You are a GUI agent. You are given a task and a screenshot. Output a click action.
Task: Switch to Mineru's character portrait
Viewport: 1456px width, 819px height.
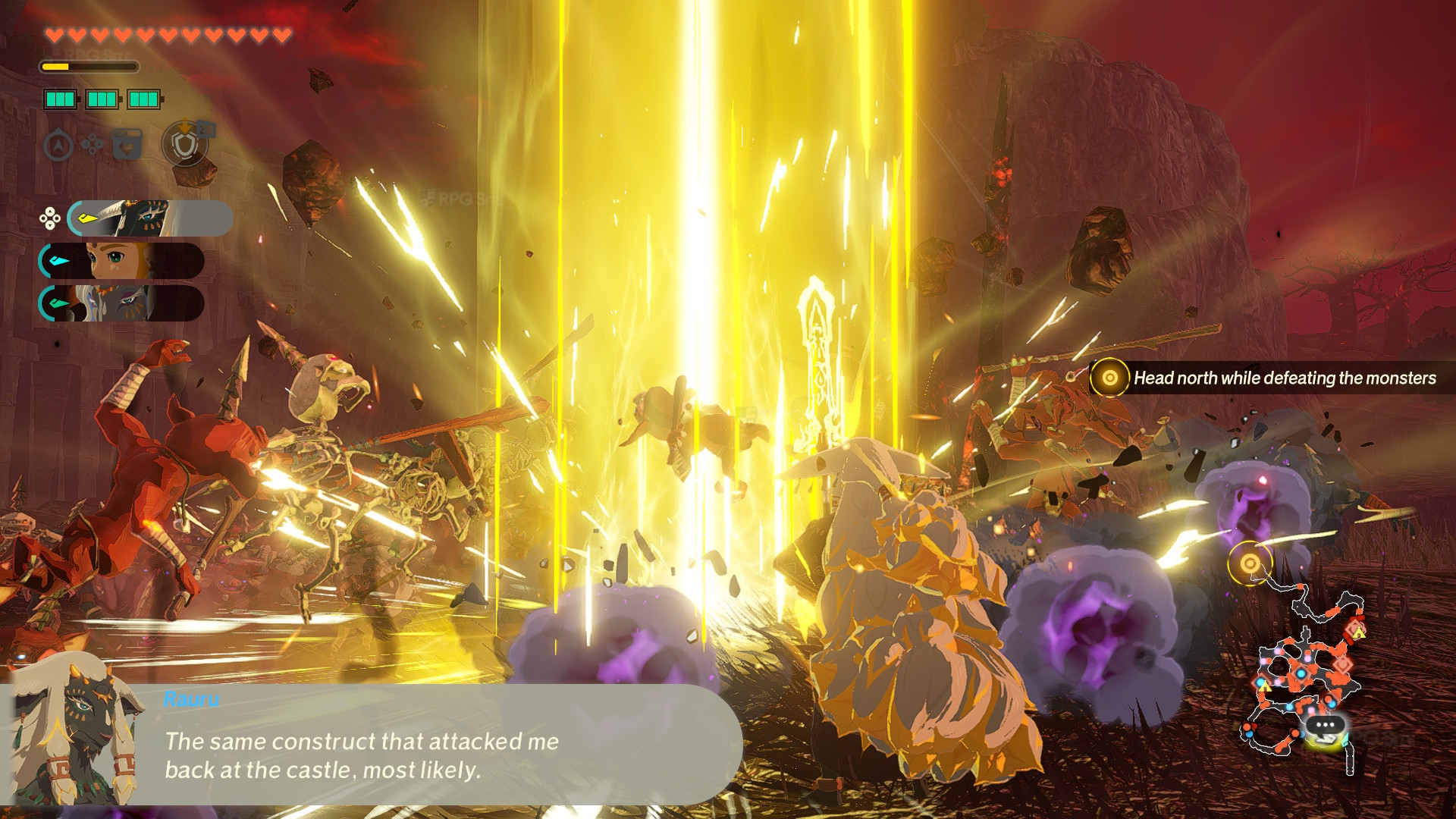(121, 303)
